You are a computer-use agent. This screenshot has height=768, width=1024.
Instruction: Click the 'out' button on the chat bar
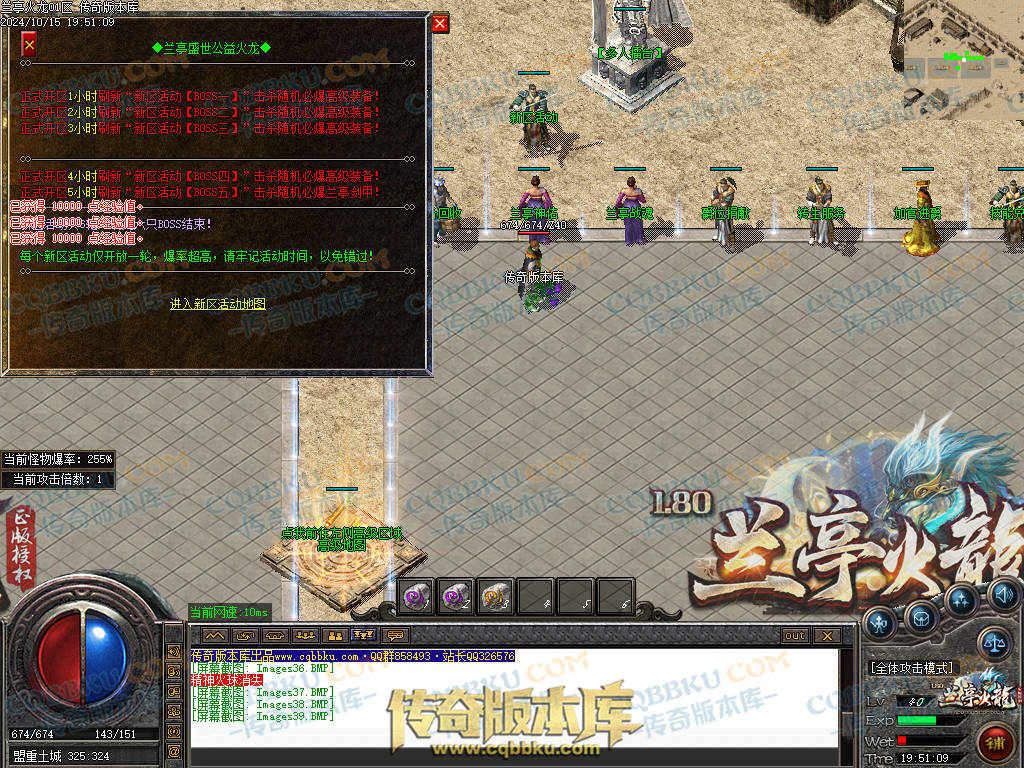tap(795, 636)
